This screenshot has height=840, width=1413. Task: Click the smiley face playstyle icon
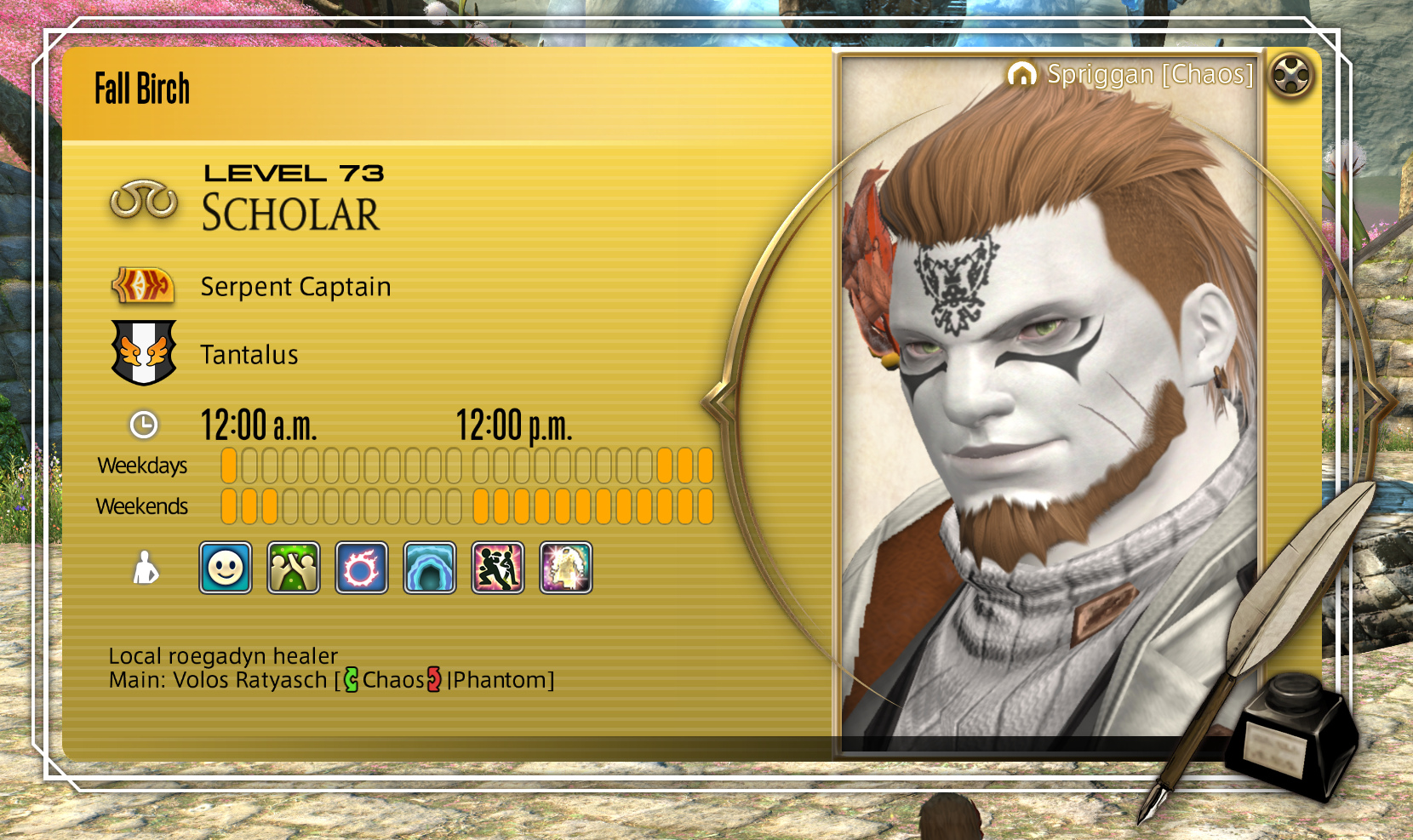pos(226,568)
